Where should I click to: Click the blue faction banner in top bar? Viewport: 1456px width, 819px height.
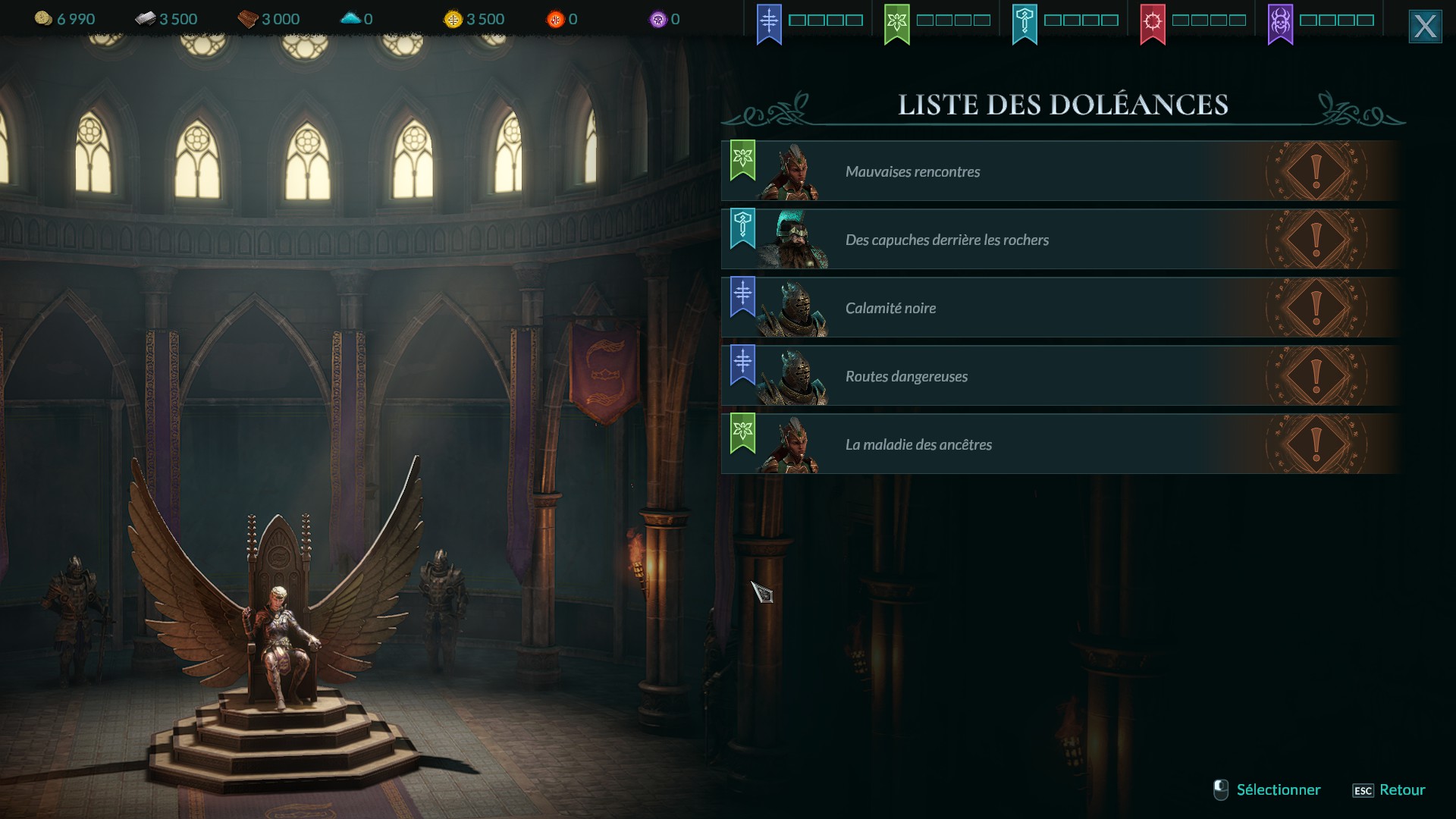769,23
